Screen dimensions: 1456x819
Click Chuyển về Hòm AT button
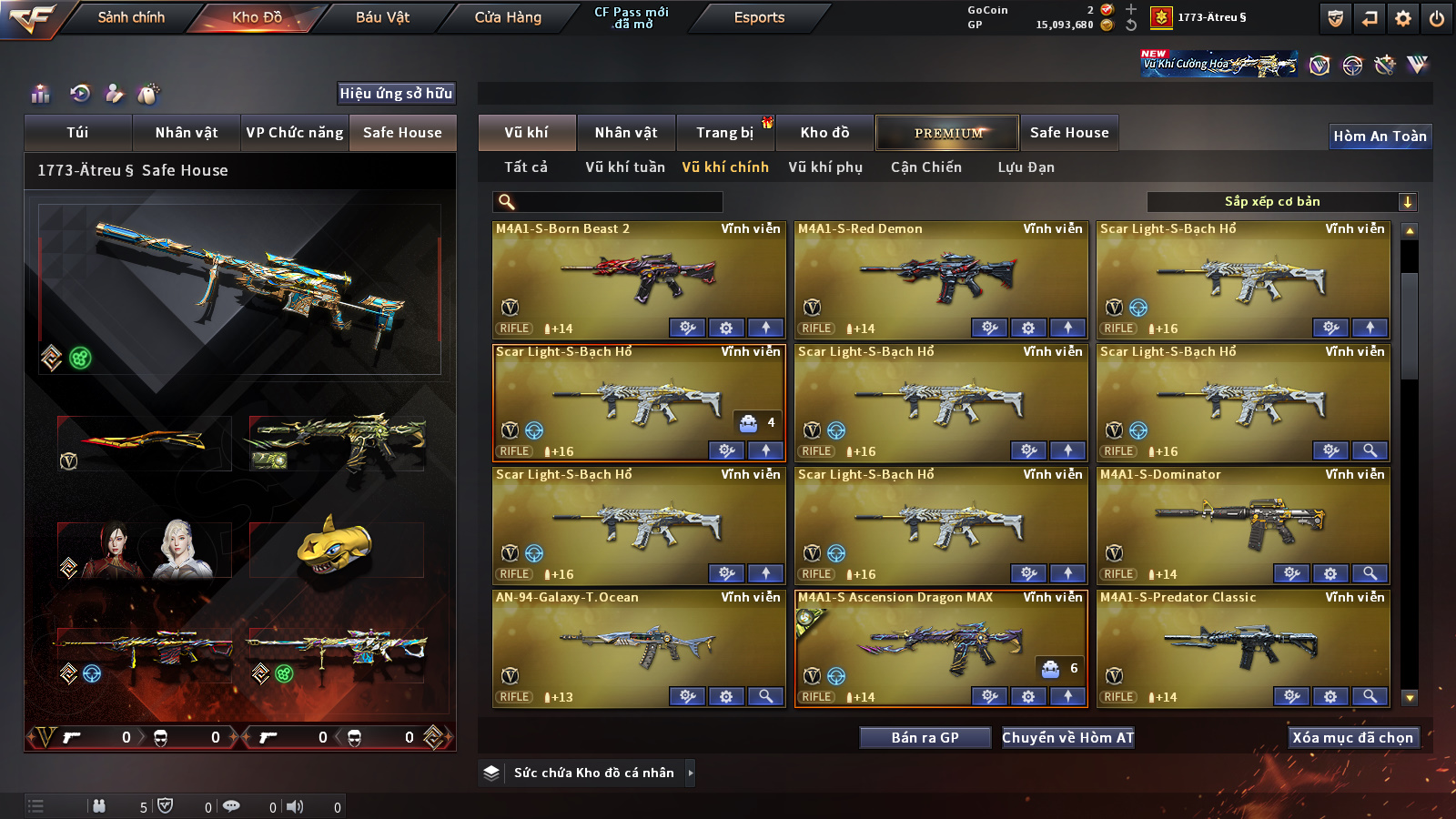coord(1067,738)
